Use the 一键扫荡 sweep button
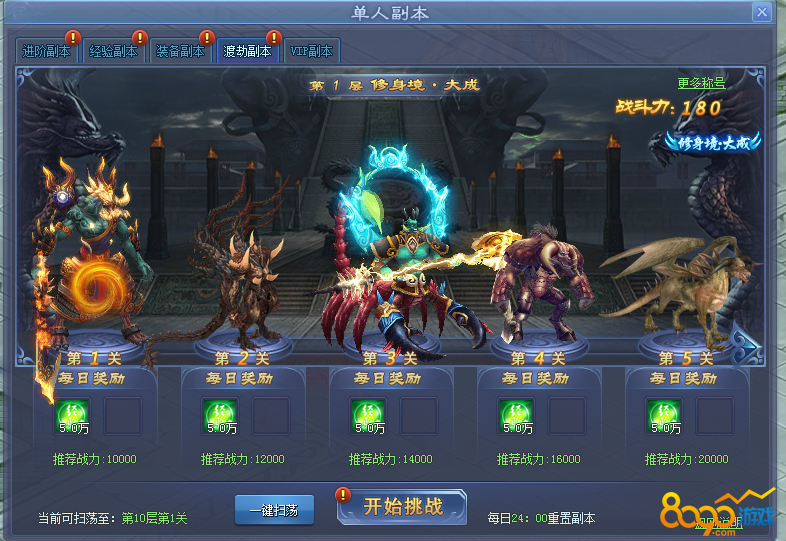Screen dimensions: 786x541 click(274, 509)
